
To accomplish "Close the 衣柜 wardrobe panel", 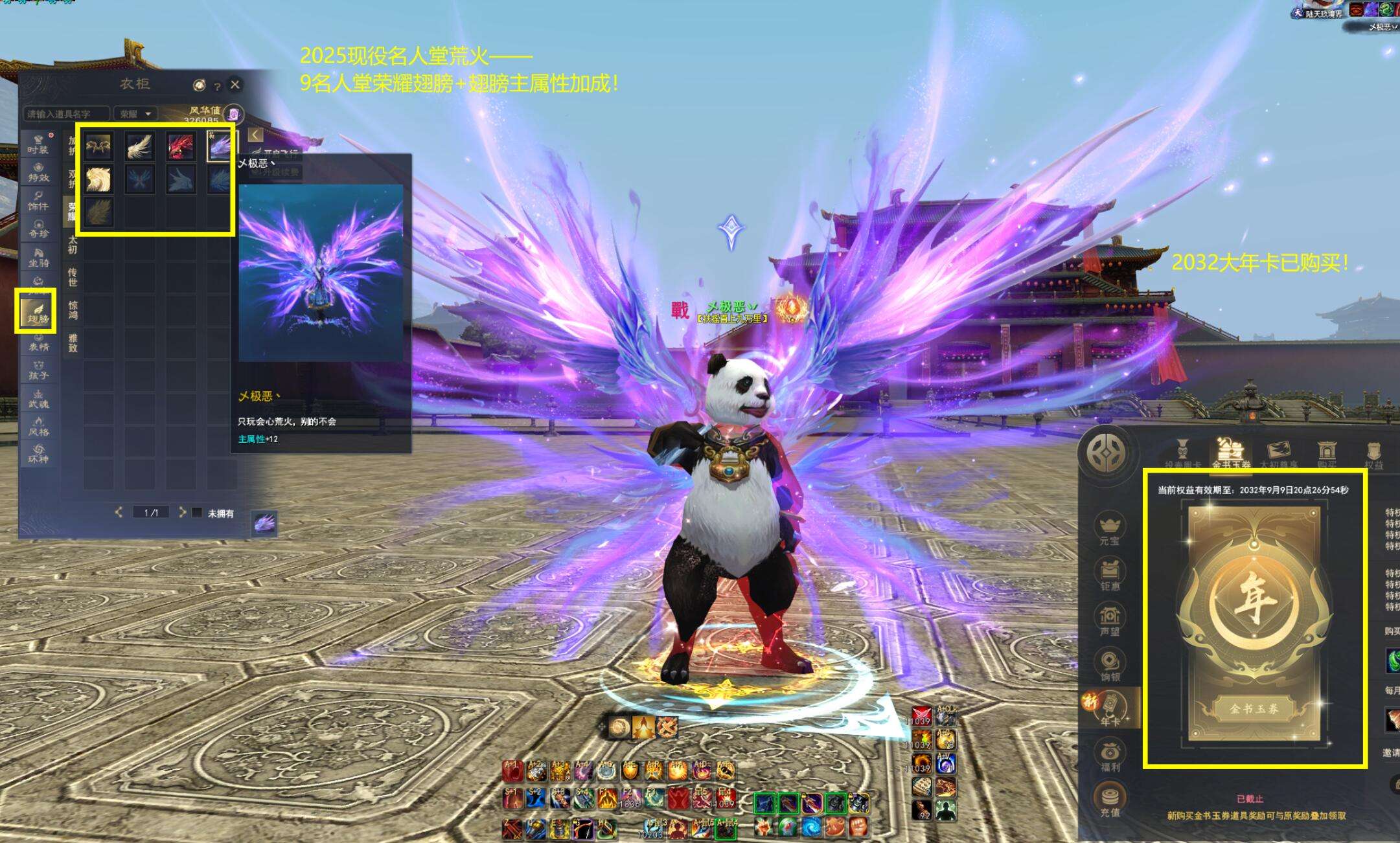I will [x=235, y=84].
